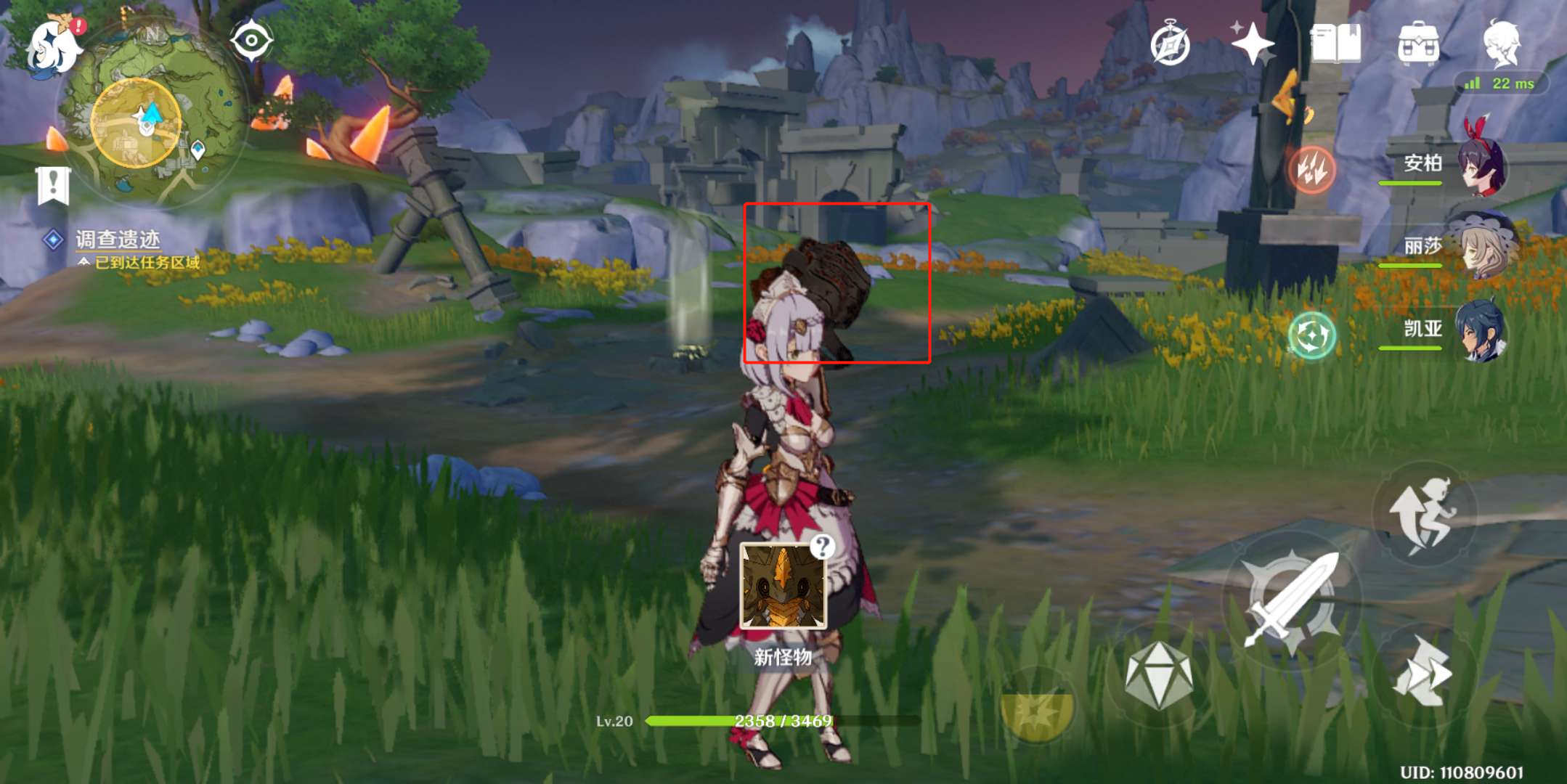1567x784 pixels.
Task: Select the 调查遗迹 quest tracker
Action: pyautogui.click(x=118, y=240)
